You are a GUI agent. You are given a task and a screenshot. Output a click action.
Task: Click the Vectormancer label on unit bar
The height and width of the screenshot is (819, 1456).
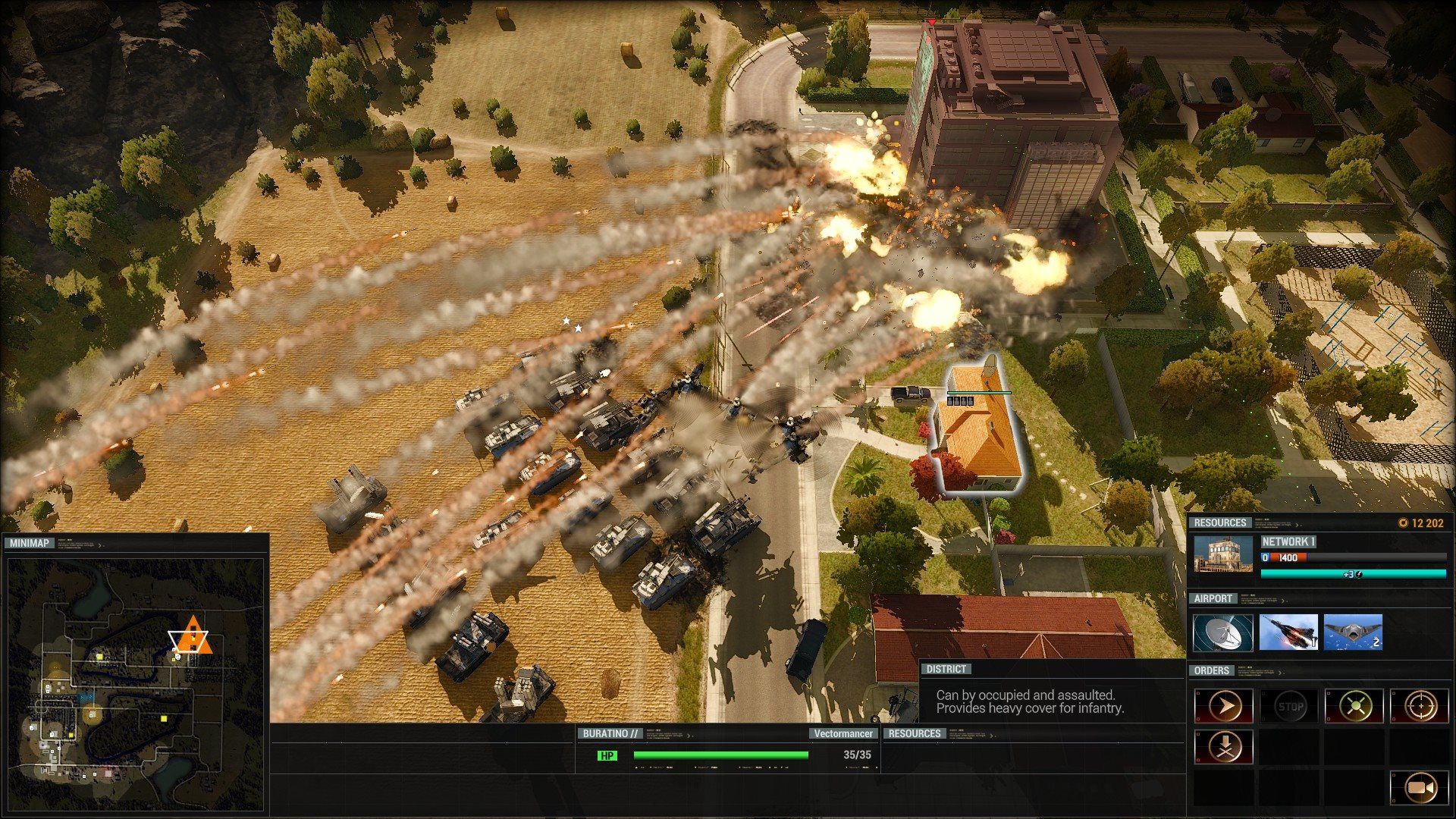tap(842, 734)
